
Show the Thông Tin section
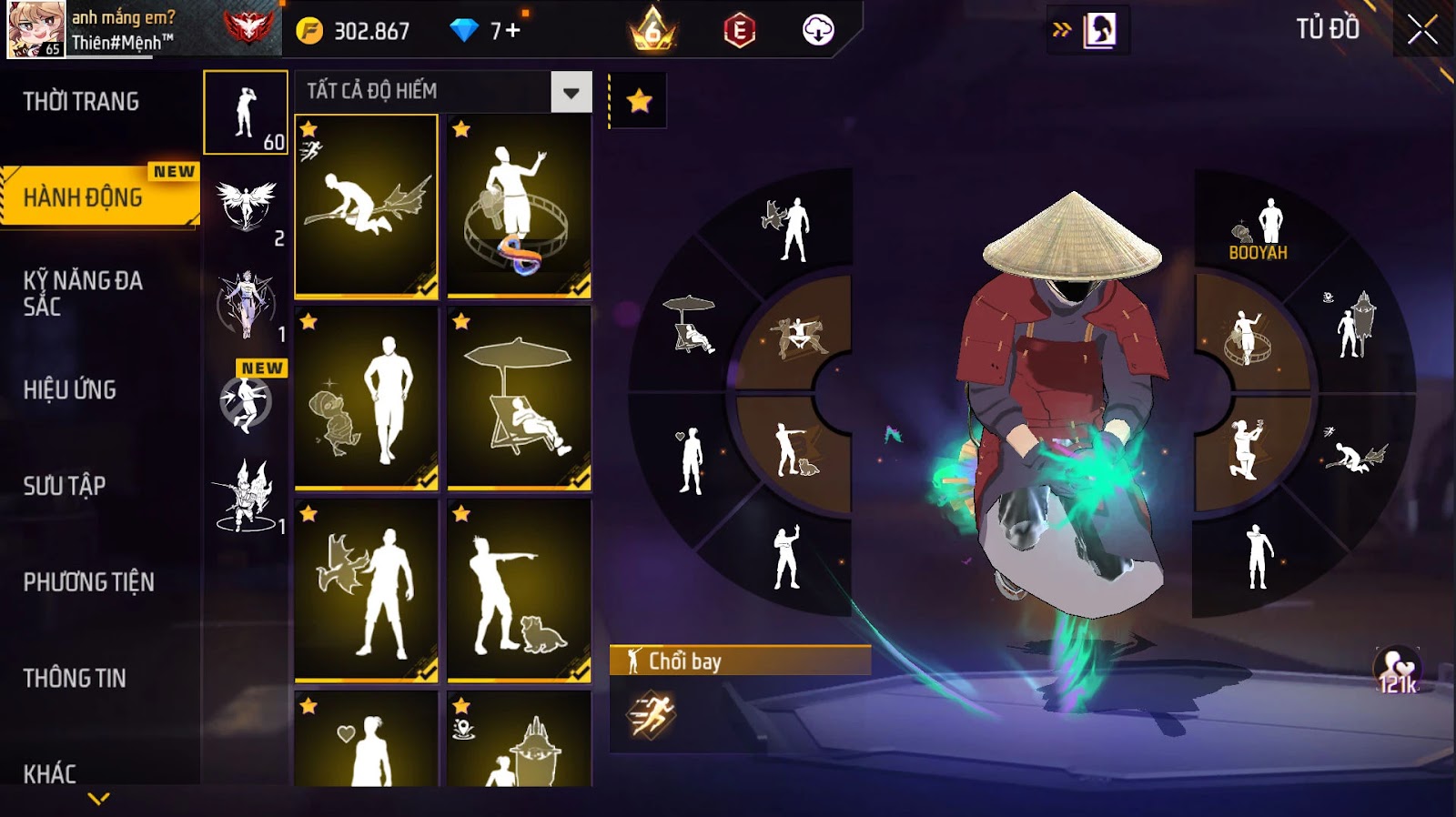pos(75,678)
